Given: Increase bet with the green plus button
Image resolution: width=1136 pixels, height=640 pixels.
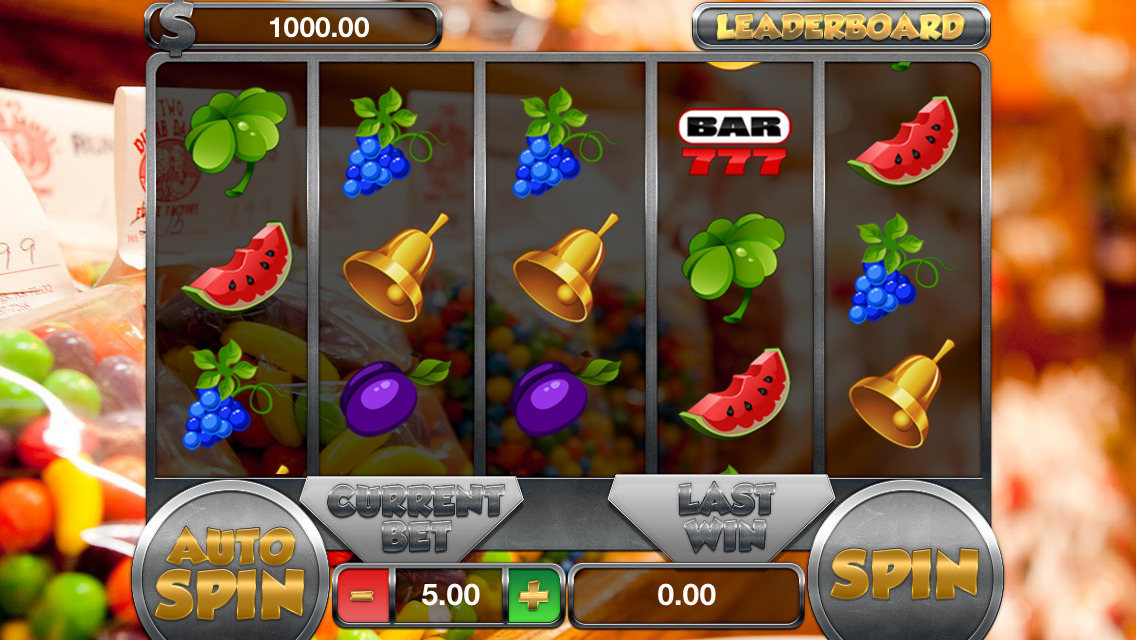Looking at the screenshot, I should coord(534,595).
